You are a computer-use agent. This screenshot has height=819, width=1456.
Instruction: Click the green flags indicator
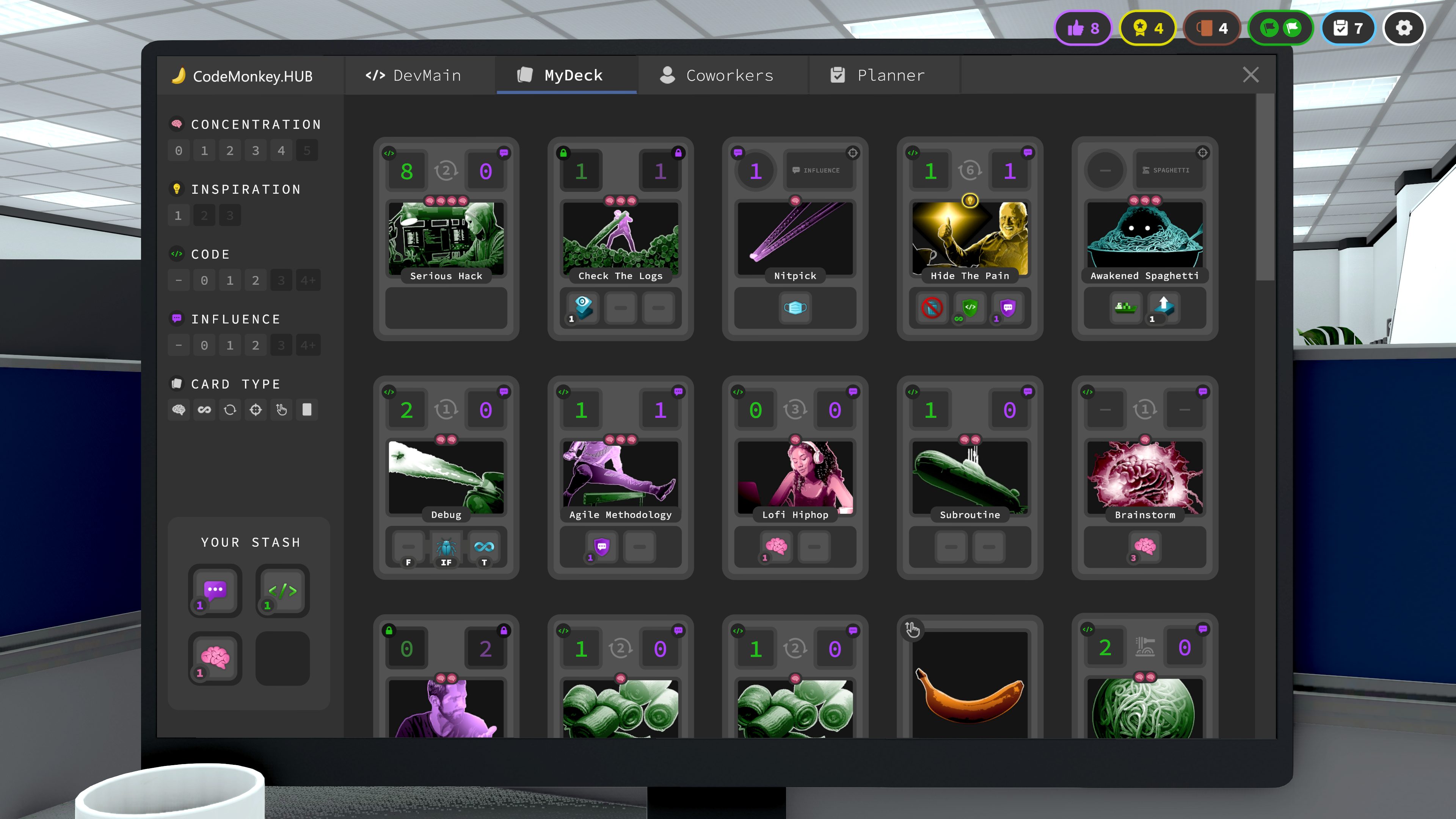[1280, 27]
